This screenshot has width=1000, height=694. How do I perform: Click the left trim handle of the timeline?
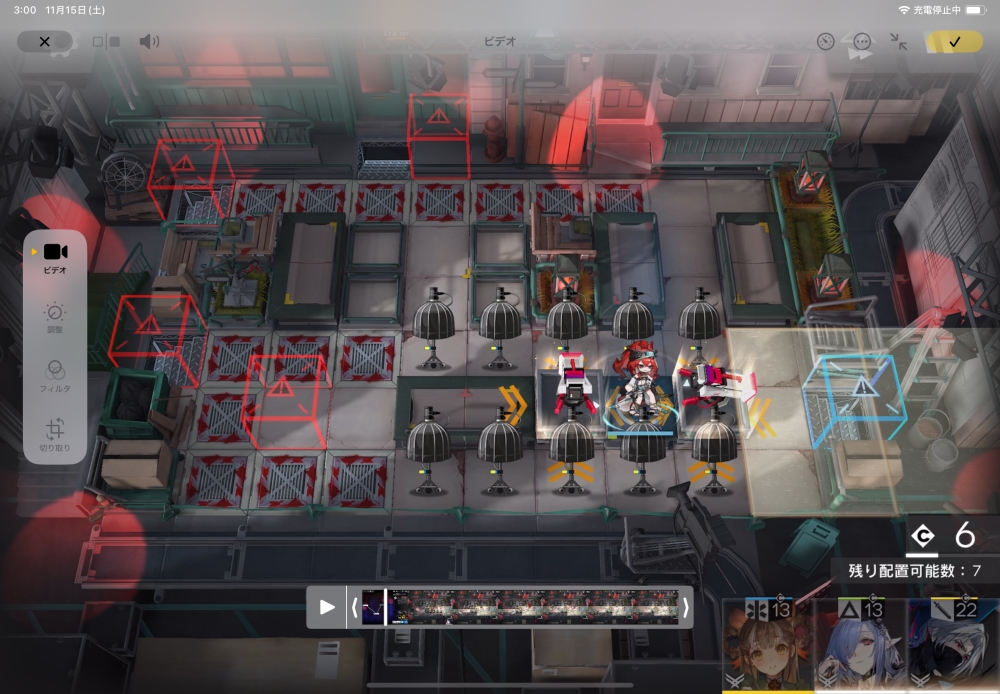[353, 607]
